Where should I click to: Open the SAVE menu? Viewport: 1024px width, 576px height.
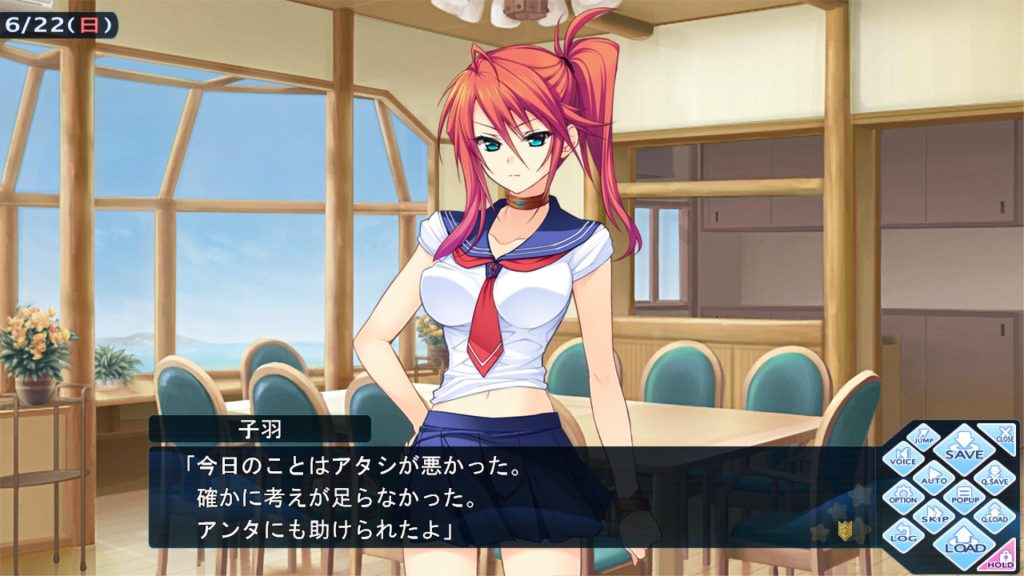964,448
